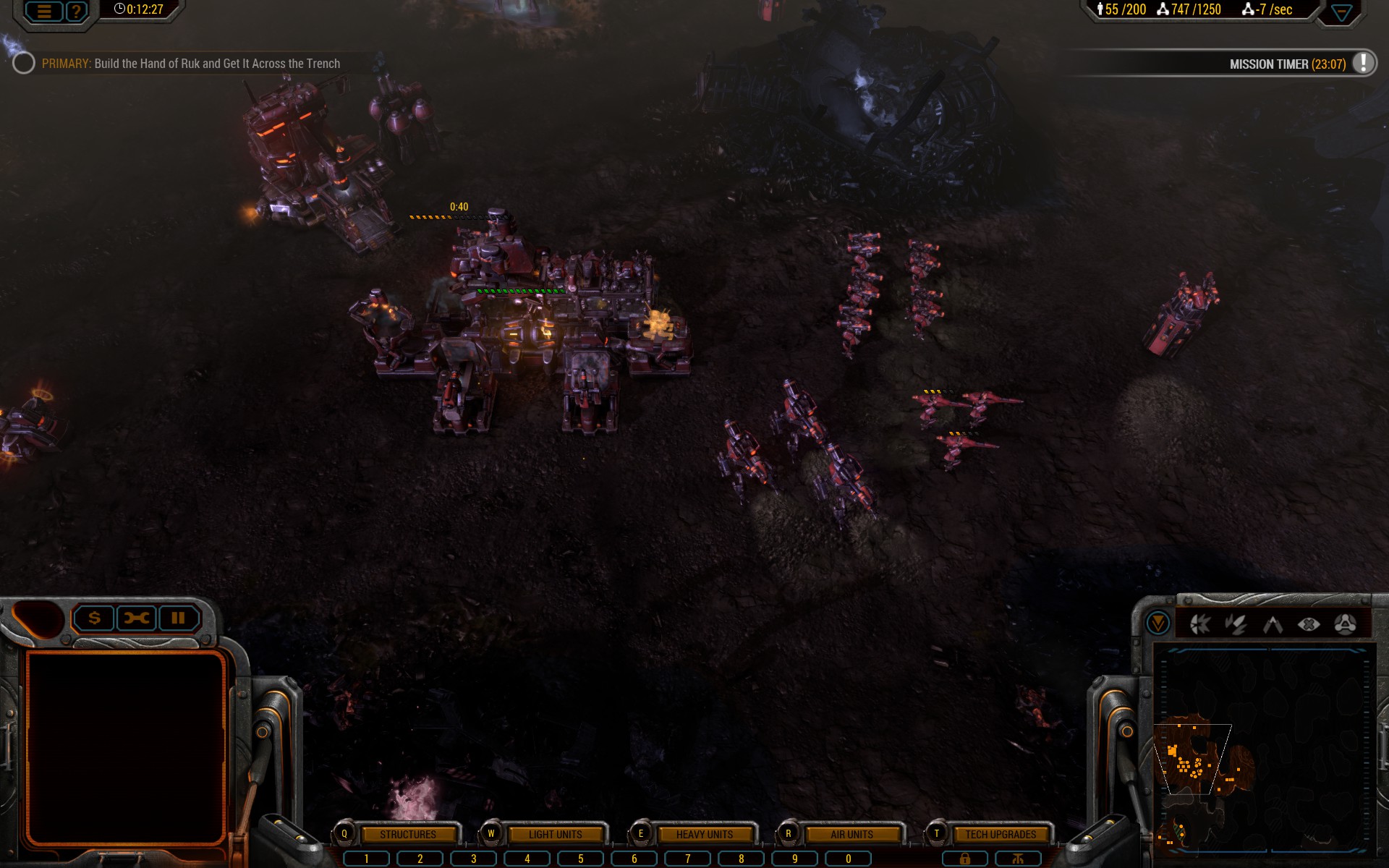The image size is (1389, 868).
Task: Select control group 5
Action: click(580, 859)
